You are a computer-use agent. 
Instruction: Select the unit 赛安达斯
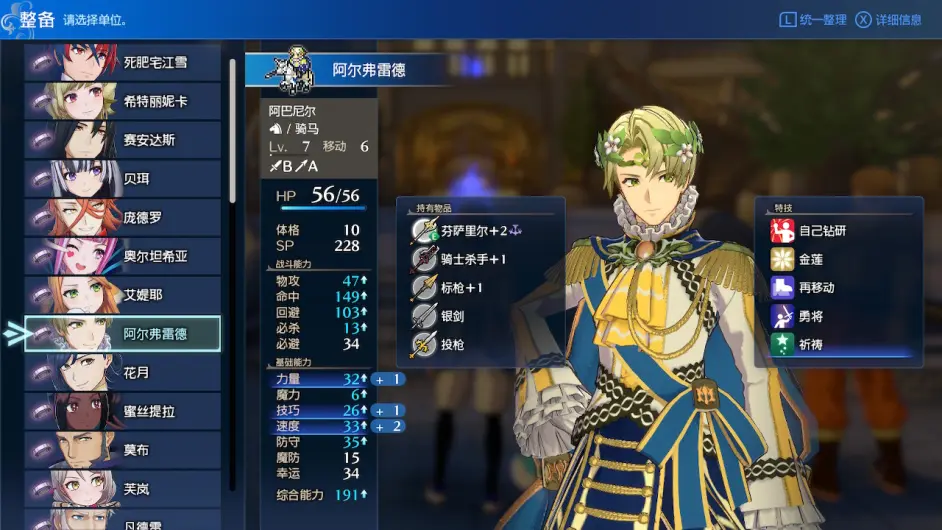122,140
